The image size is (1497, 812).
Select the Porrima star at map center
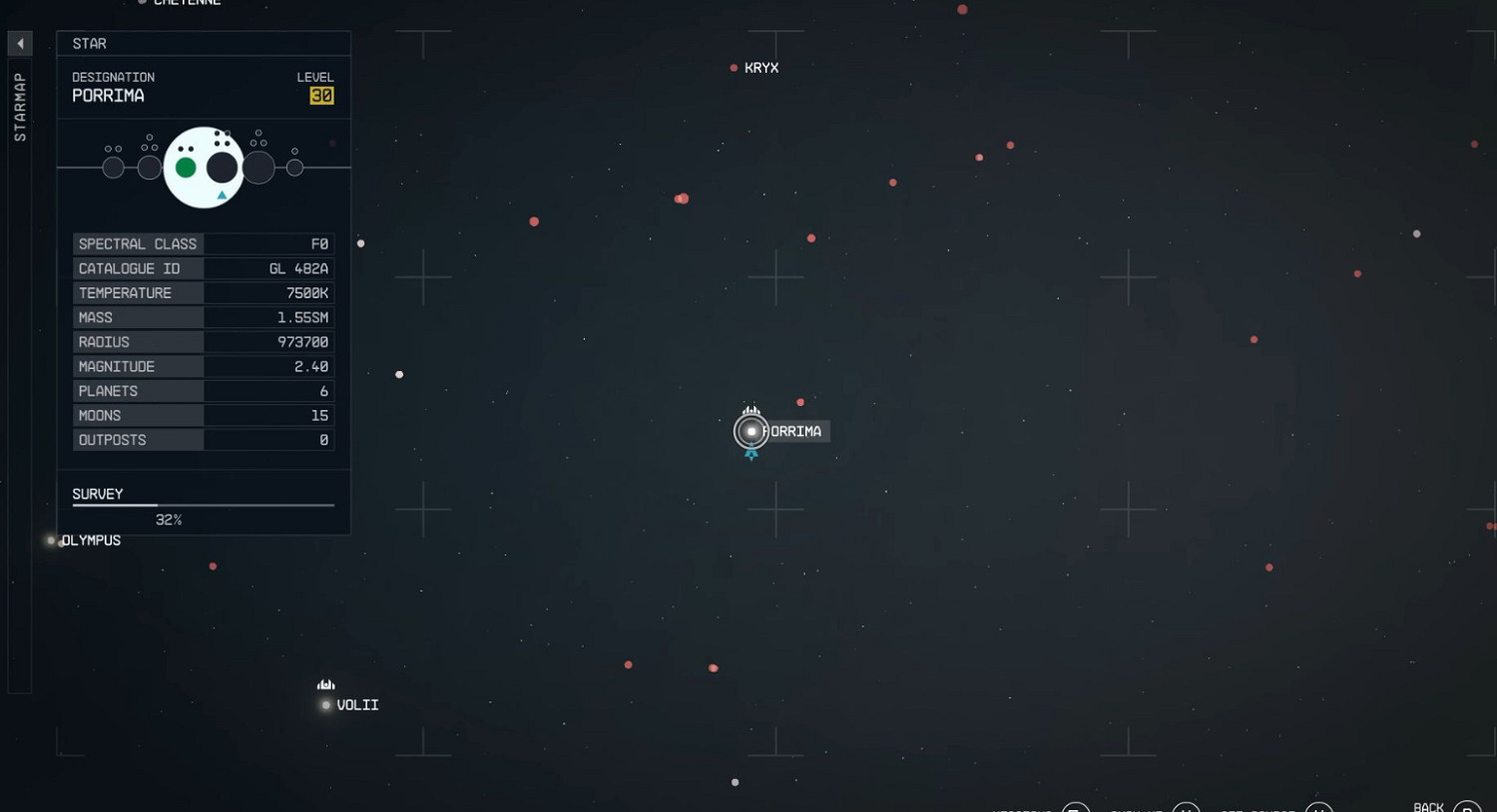coord(750,431)
